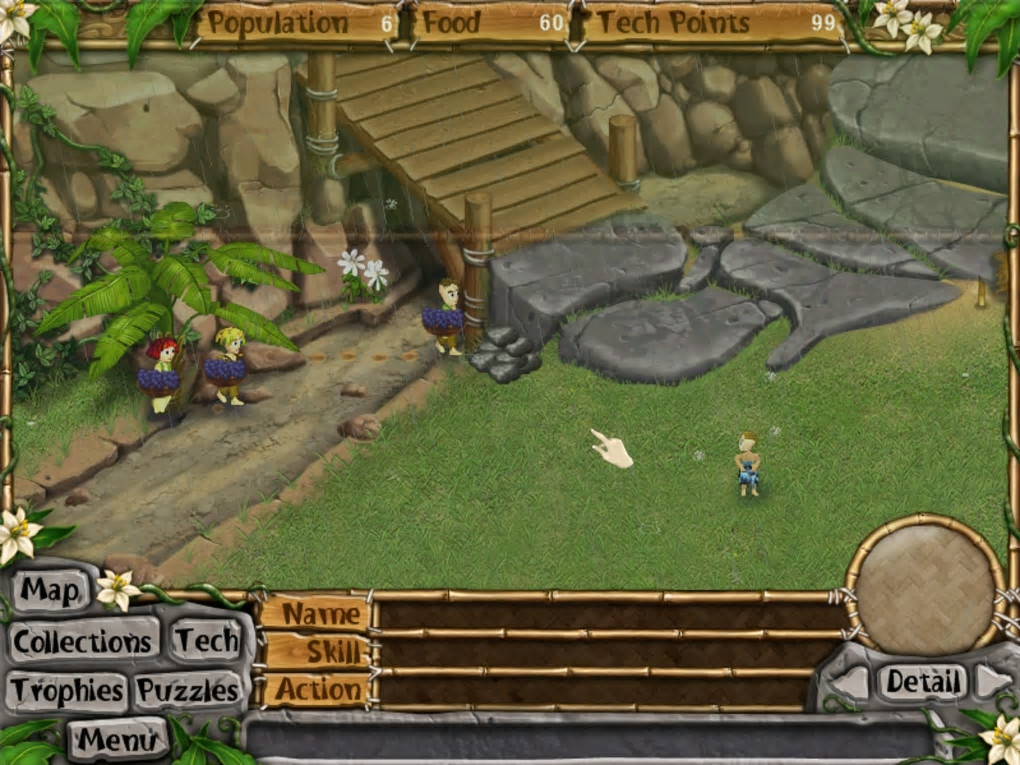Show the Tech upgrades screen
Image resolution: width=1020 pixels, height=765 pixels.
pos(207,641)
